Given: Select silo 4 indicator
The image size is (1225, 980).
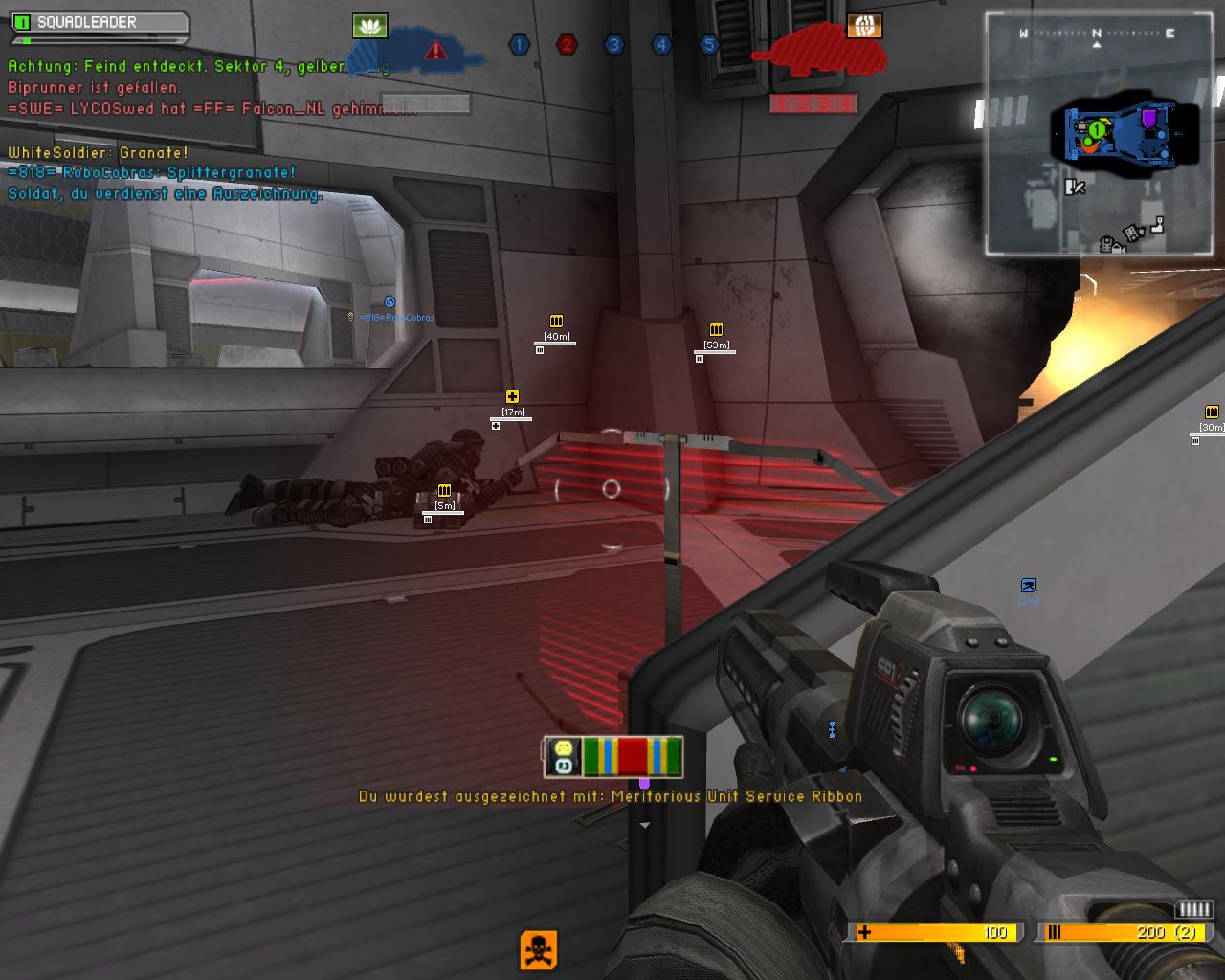Looking at the screenshot, I should 661,44.
